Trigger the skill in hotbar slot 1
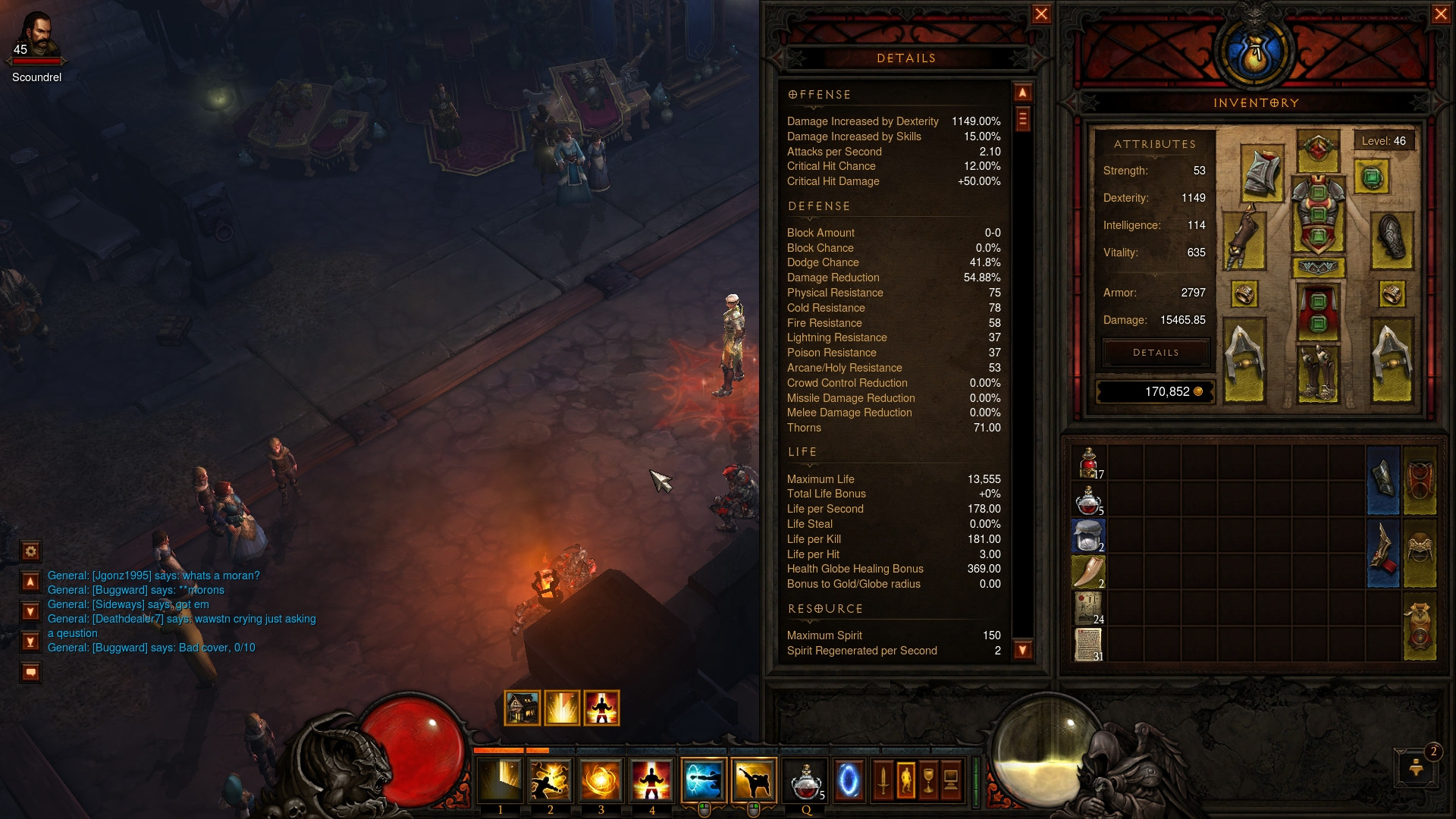This screenshot has width=1456, height=819. click(x=500, y=780)
